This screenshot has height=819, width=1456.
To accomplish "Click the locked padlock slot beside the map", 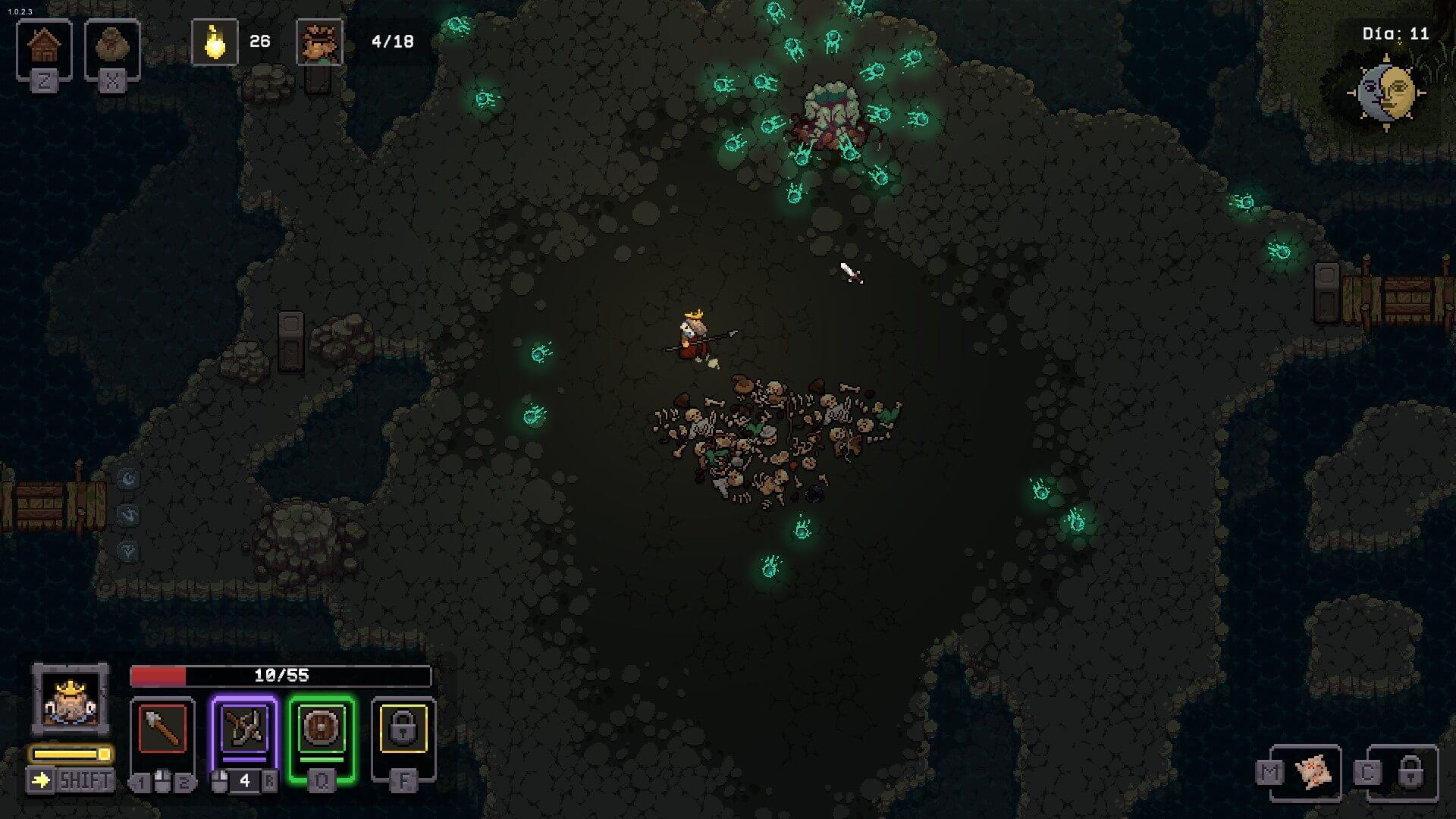I will point(1409,772).
